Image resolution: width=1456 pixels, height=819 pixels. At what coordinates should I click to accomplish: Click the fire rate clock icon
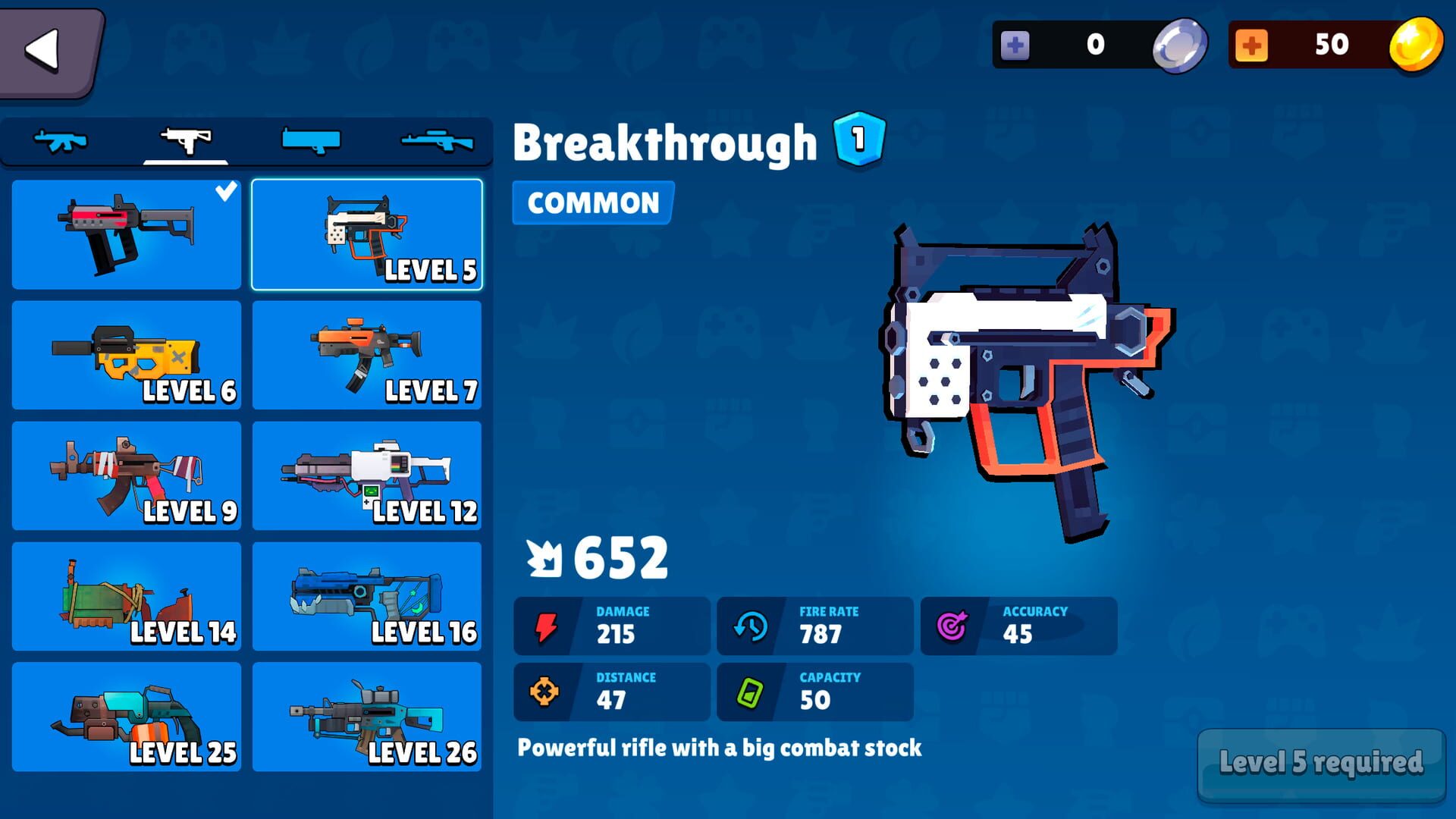(x=752, y=626)
